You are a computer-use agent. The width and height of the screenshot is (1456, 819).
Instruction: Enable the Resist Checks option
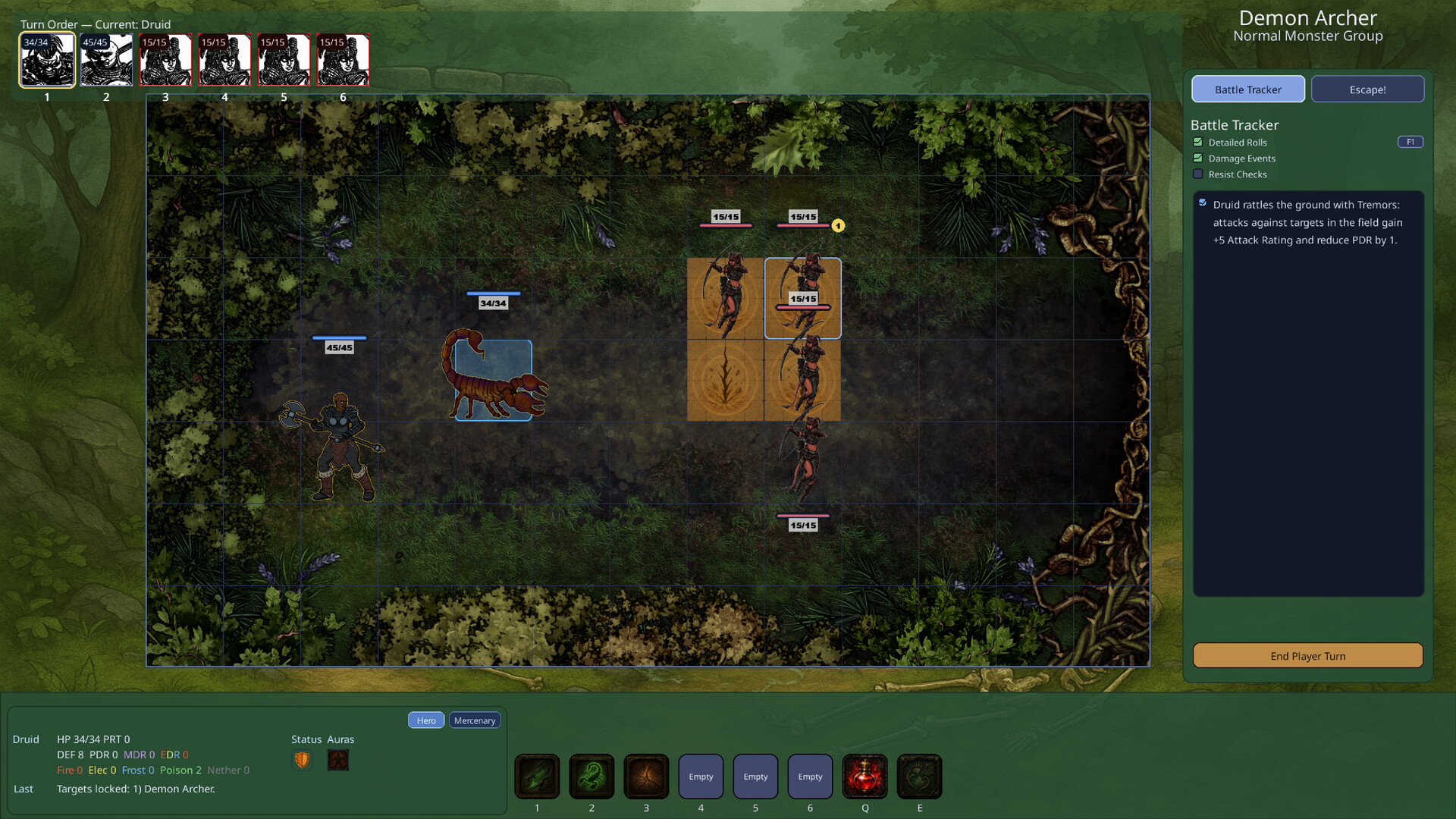pos(1198,174)
